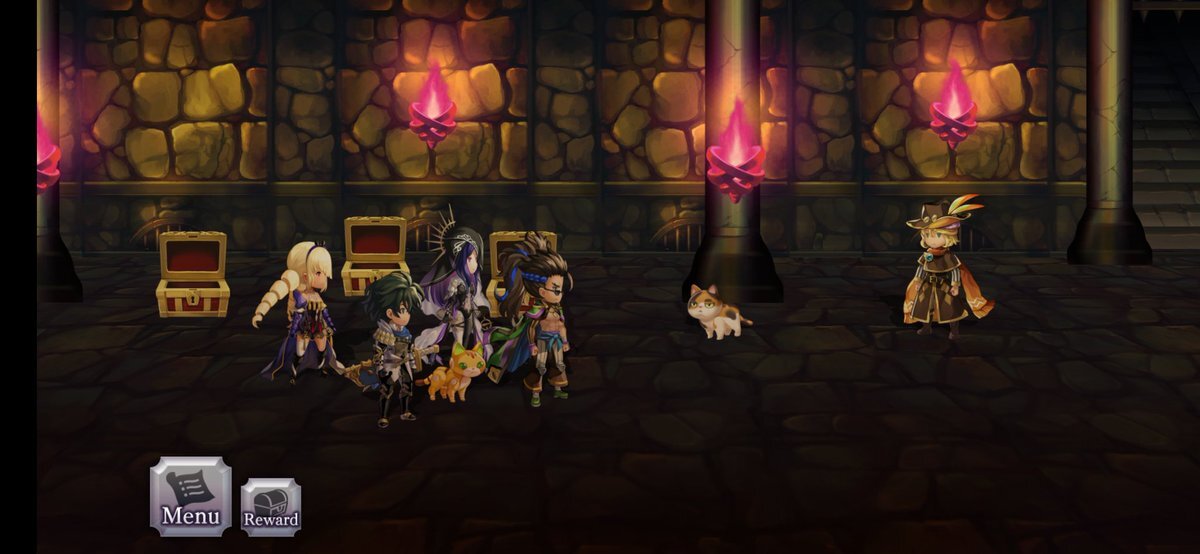Open the Menu button
The height and width of the screenshot is (554, 1200).
click(190, 497)
